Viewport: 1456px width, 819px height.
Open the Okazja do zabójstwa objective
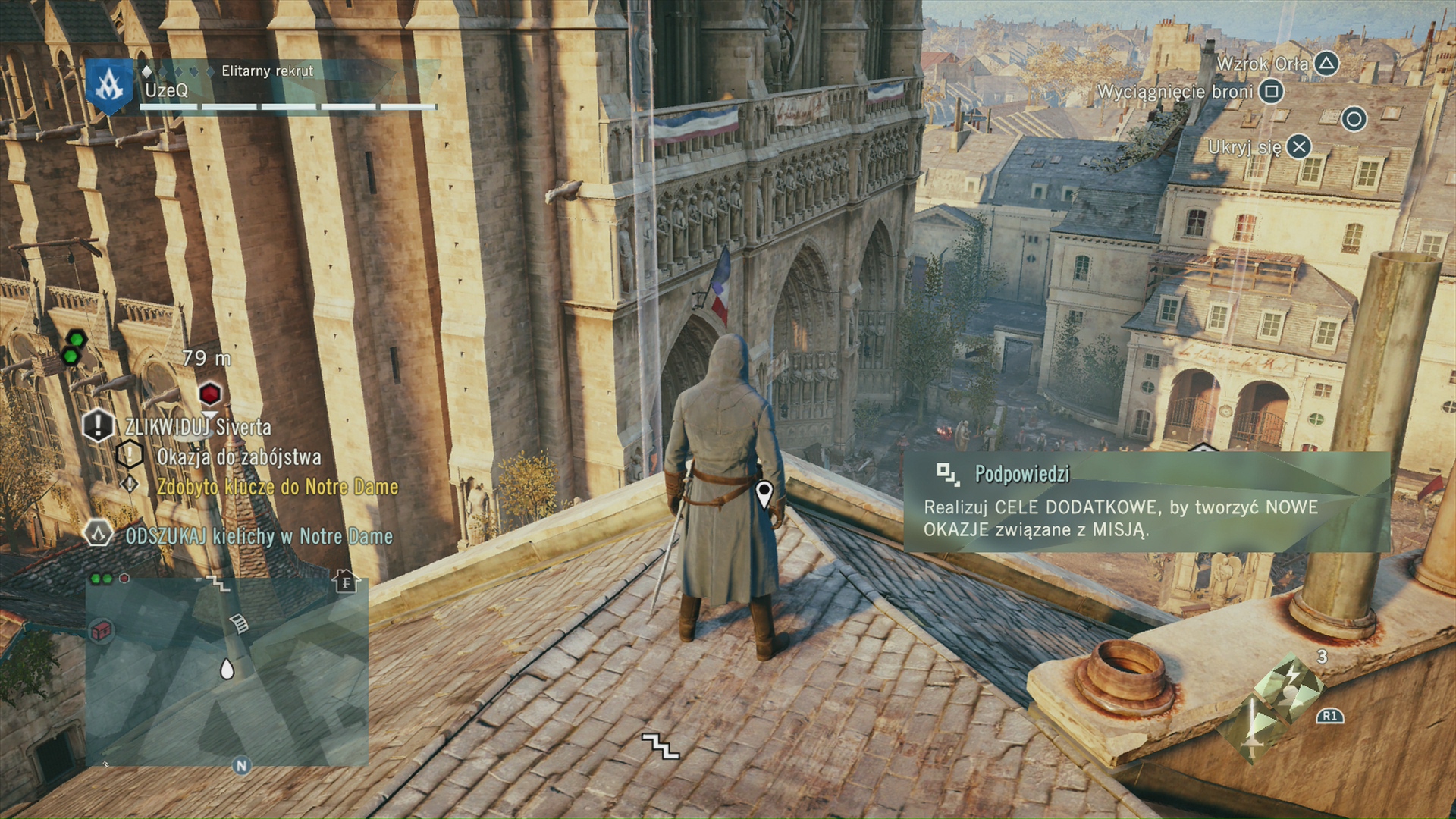point(238,457)
